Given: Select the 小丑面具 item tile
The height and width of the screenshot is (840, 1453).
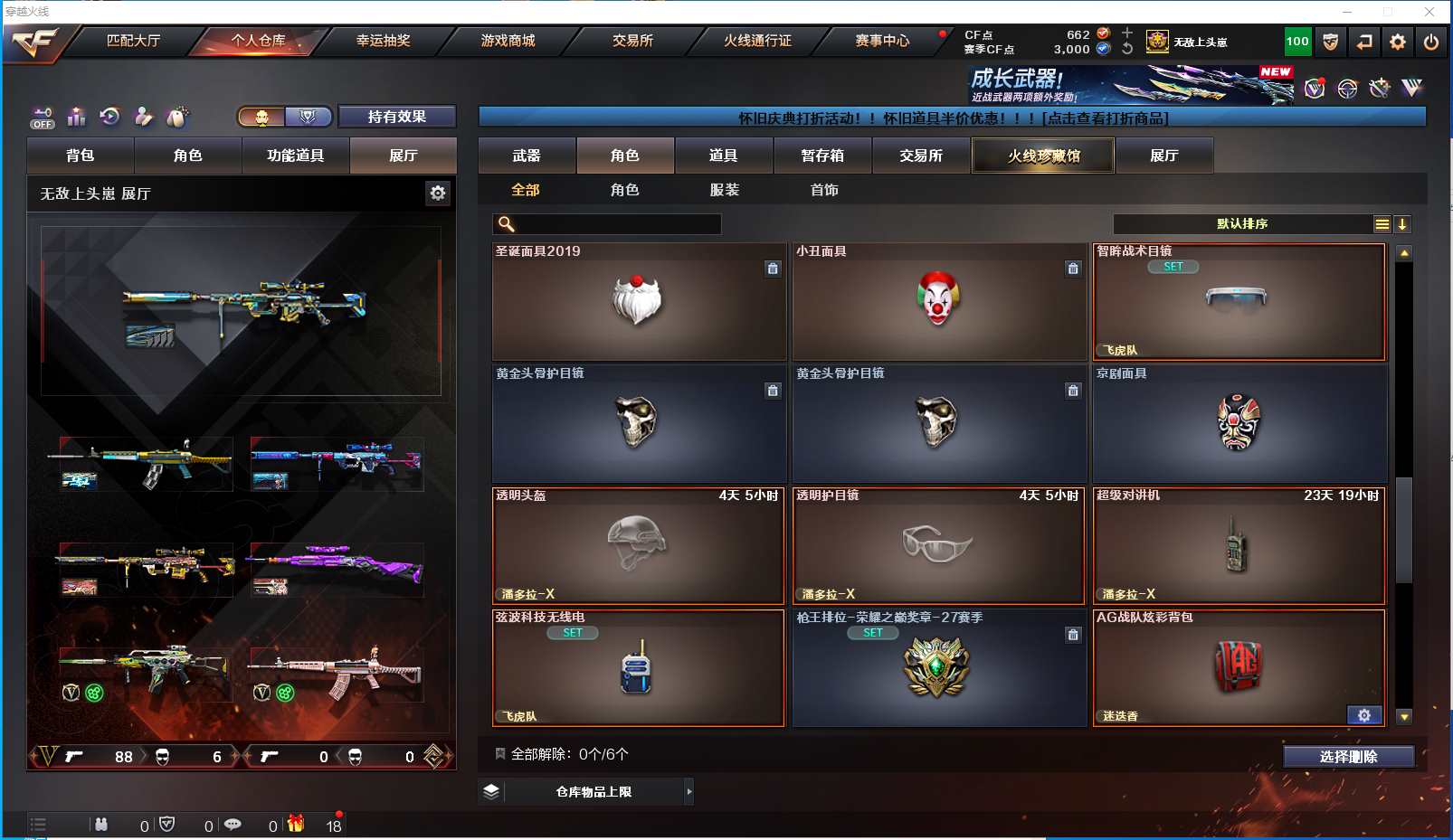Looking at the screenshot, I should tap(939, 302).
